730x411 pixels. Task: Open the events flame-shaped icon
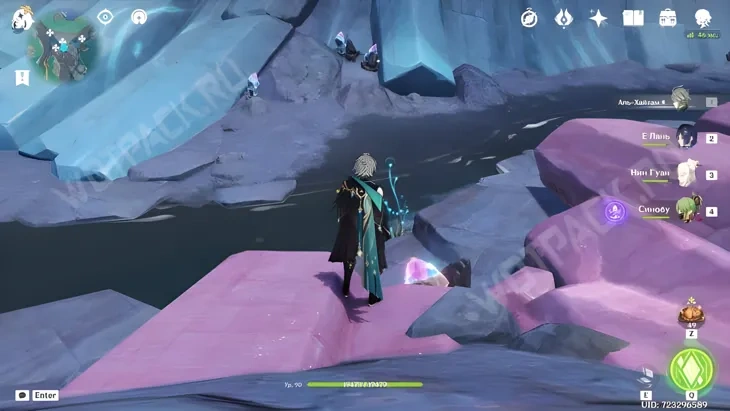(x=564, y=18)
